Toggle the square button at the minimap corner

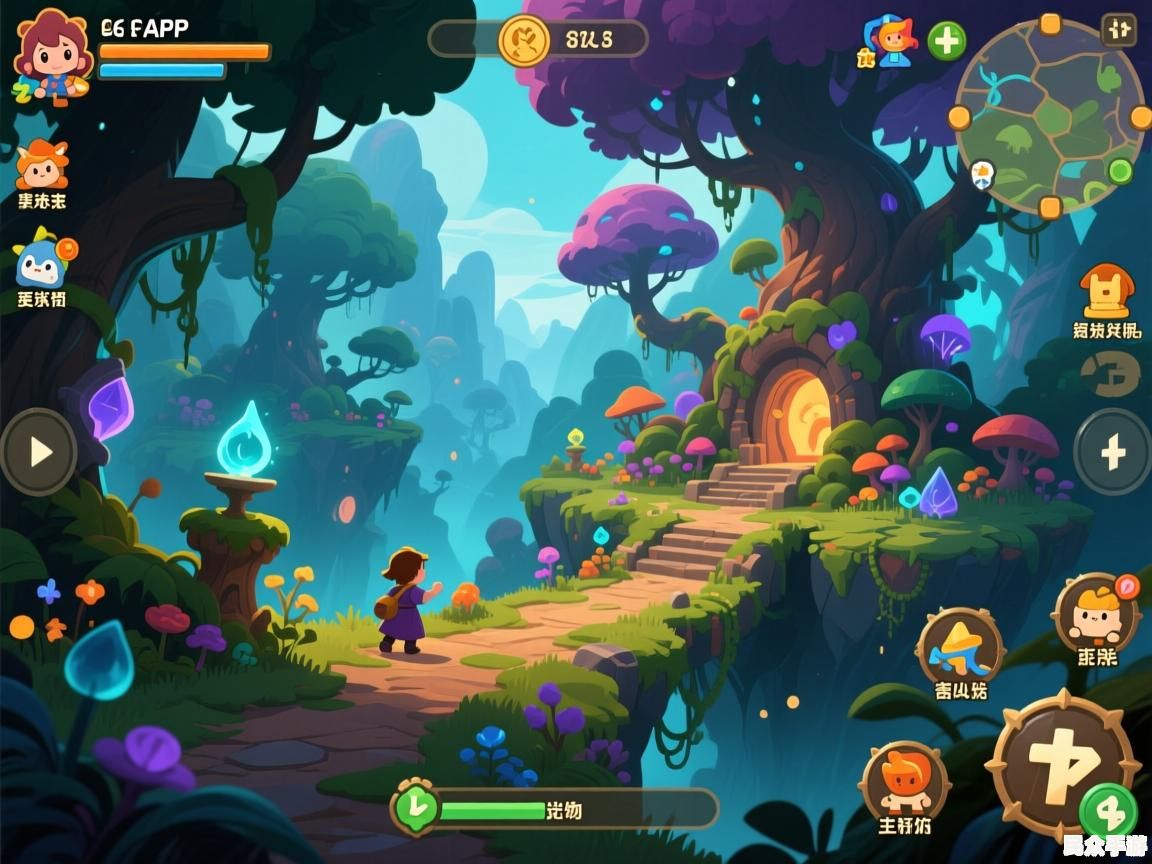[1118, 29]
